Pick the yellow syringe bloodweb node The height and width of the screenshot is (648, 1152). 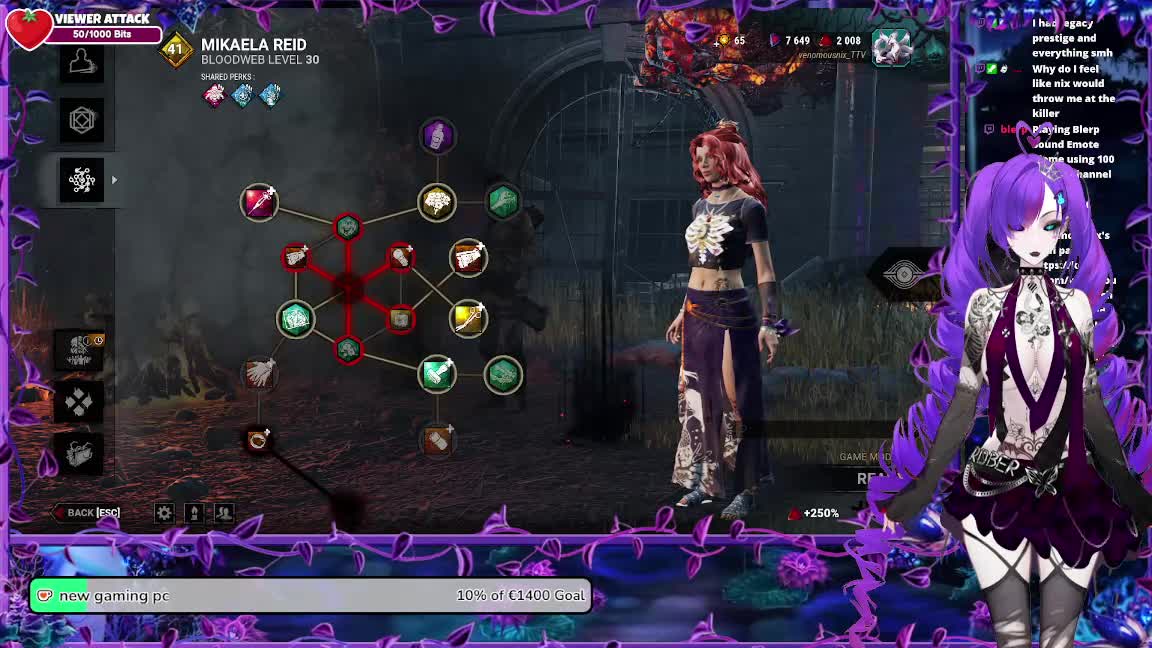pyautogui.click(x=468, y=318)
